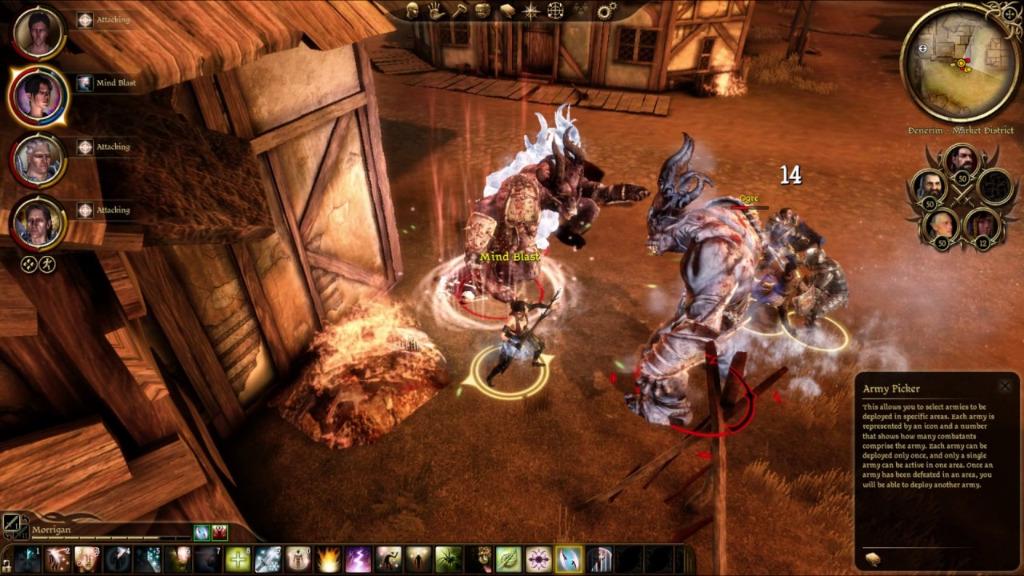
Task: Select the white-haired party member portrait
Action: click(39, 159)
